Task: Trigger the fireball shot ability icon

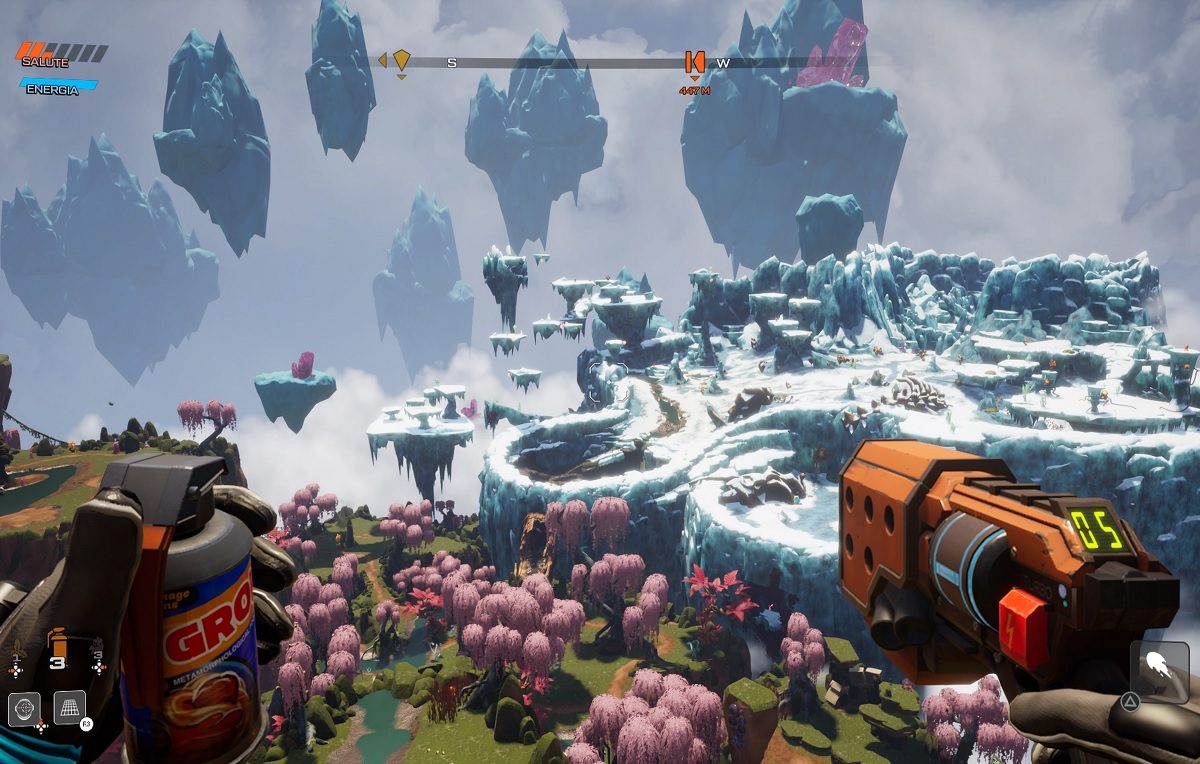Action: pos(1159,670)
